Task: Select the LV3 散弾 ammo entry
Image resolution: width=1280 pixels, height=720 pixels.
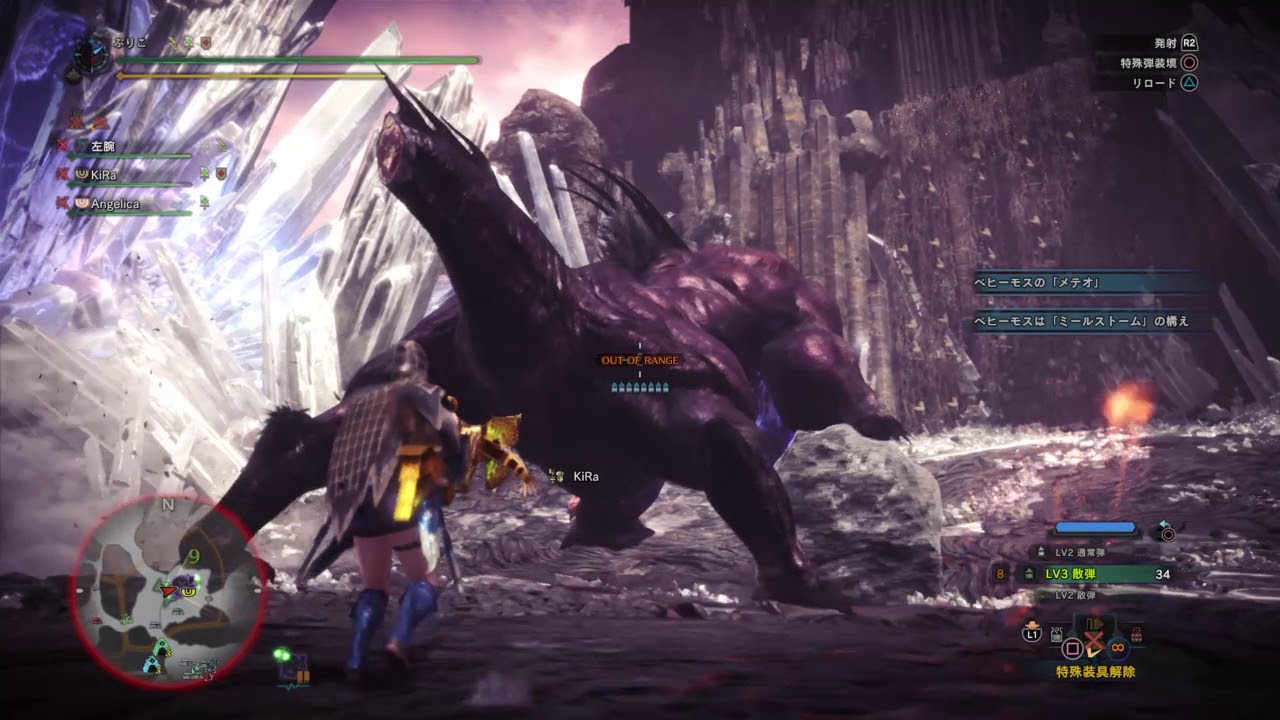Action: [x=1093, y=574]
